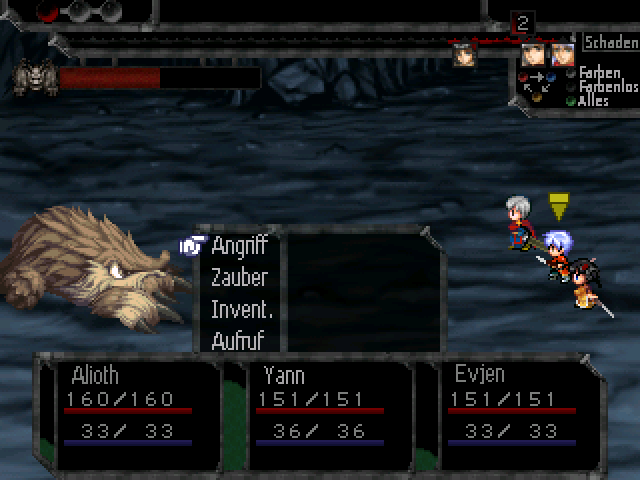Choose Zauber from the battle menu

click(x=239, y=278)
